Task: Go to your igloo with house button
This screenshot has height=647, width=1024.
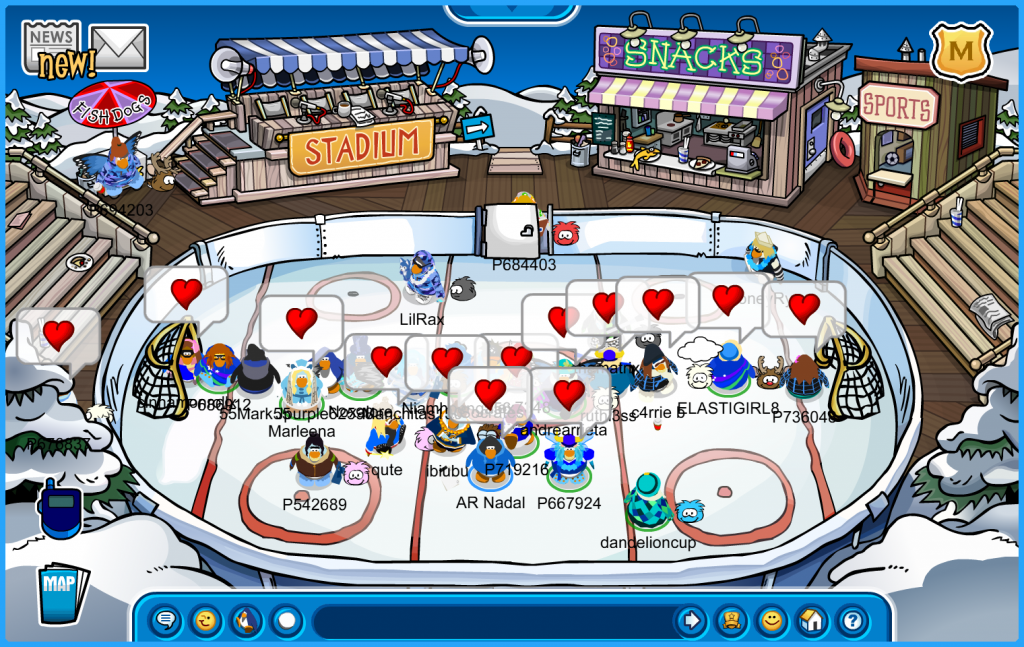Action: point(811,621)
